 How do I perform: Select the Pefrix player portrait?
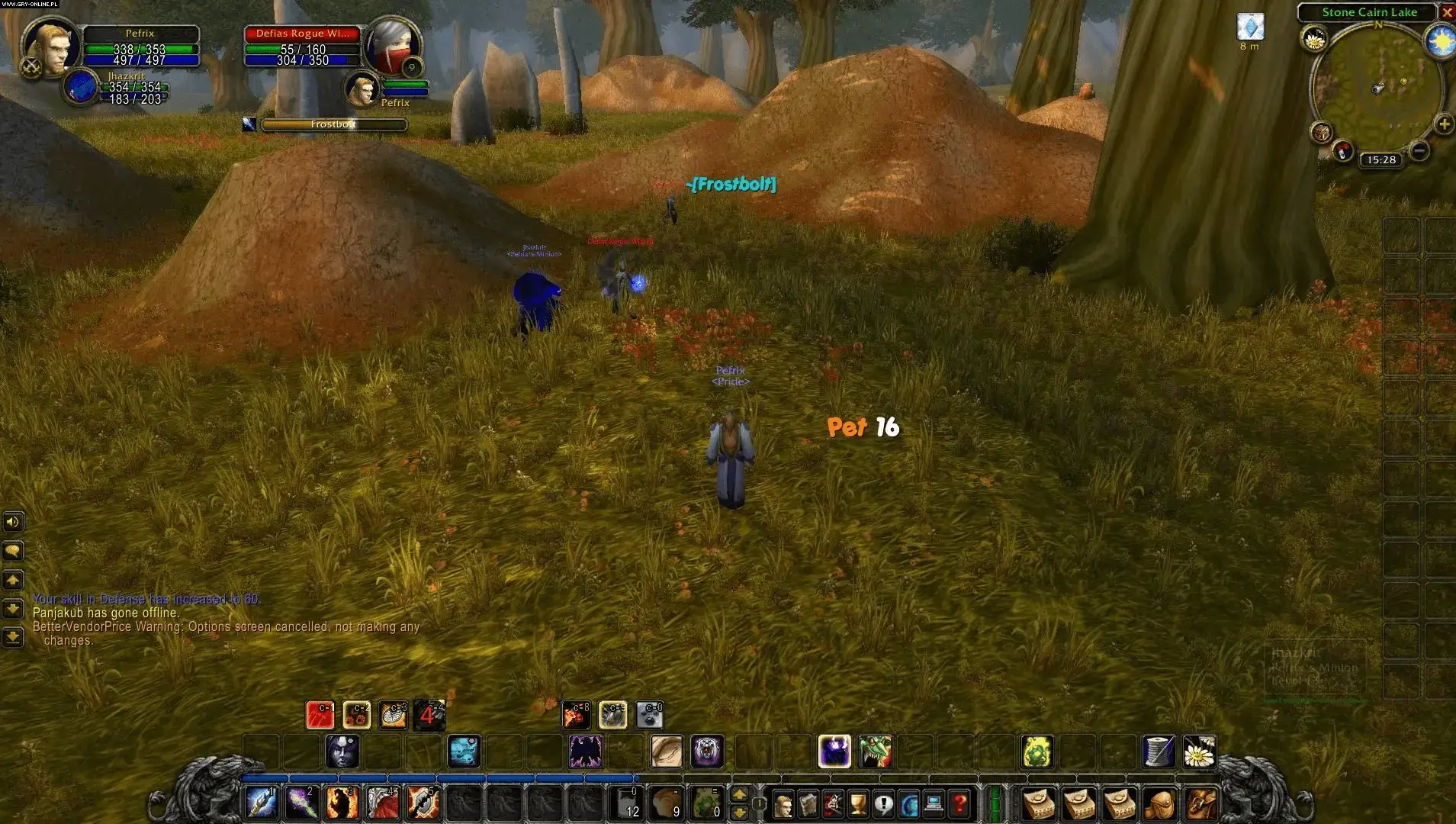50,45
